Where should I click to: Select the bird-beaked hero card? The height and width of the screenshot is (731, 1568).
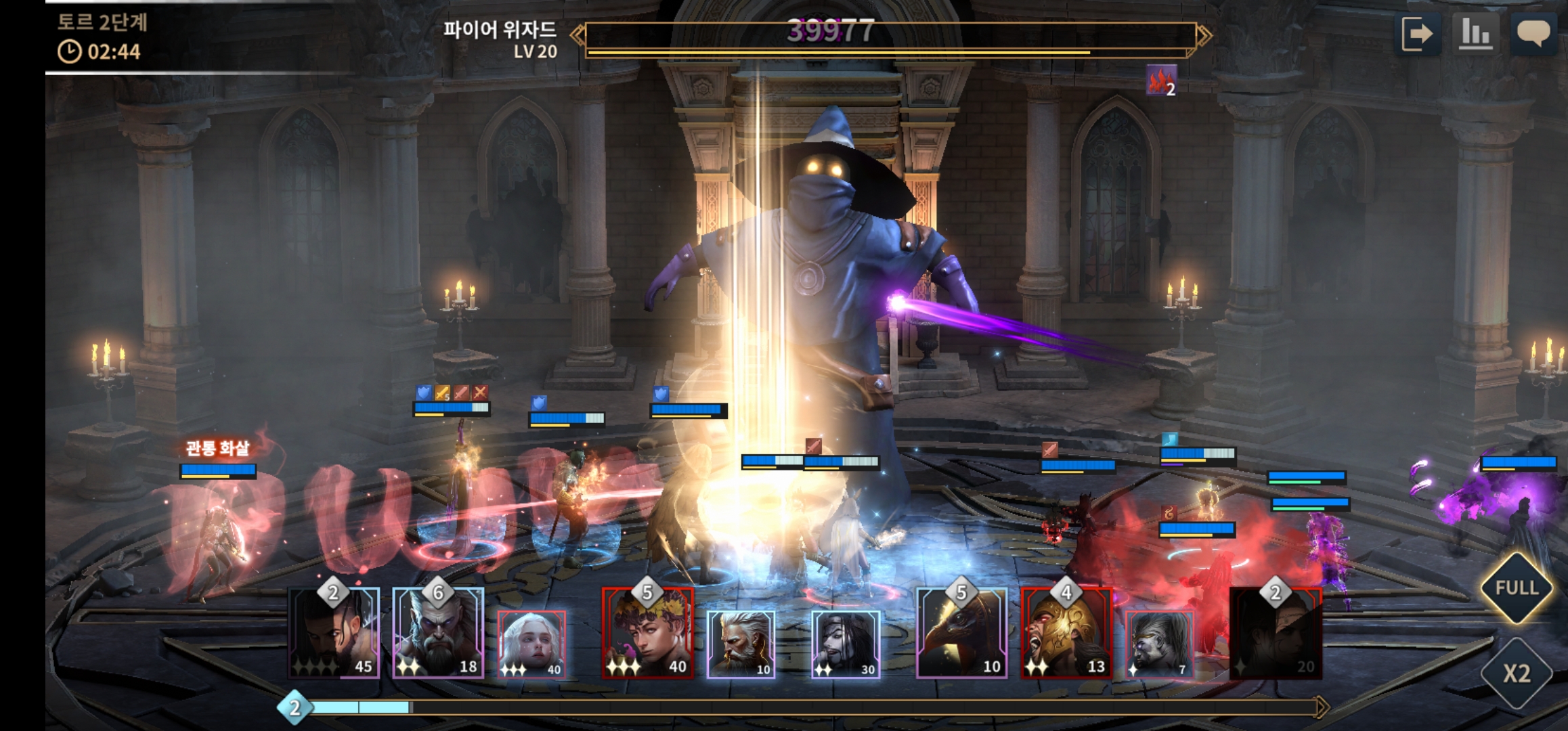[x=961, y=633]
